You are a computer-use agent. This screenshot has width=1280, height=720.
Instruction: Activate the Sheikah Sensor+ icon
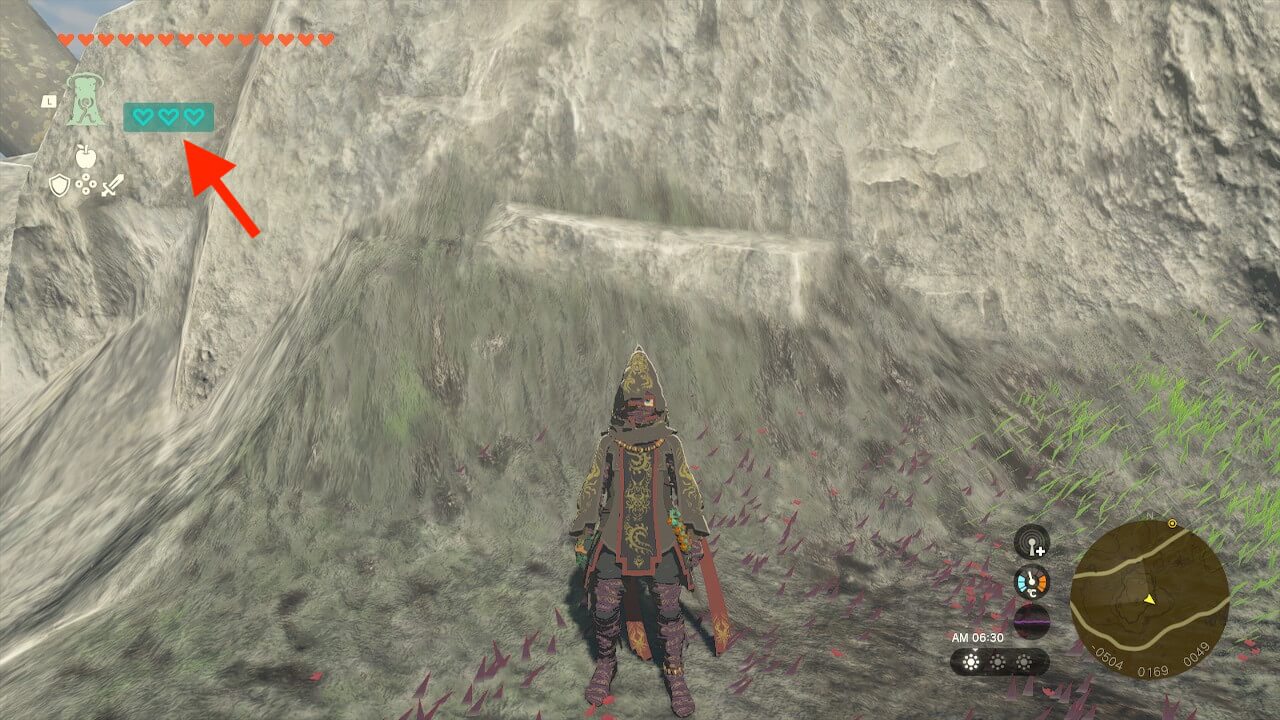click(1032, 543)
